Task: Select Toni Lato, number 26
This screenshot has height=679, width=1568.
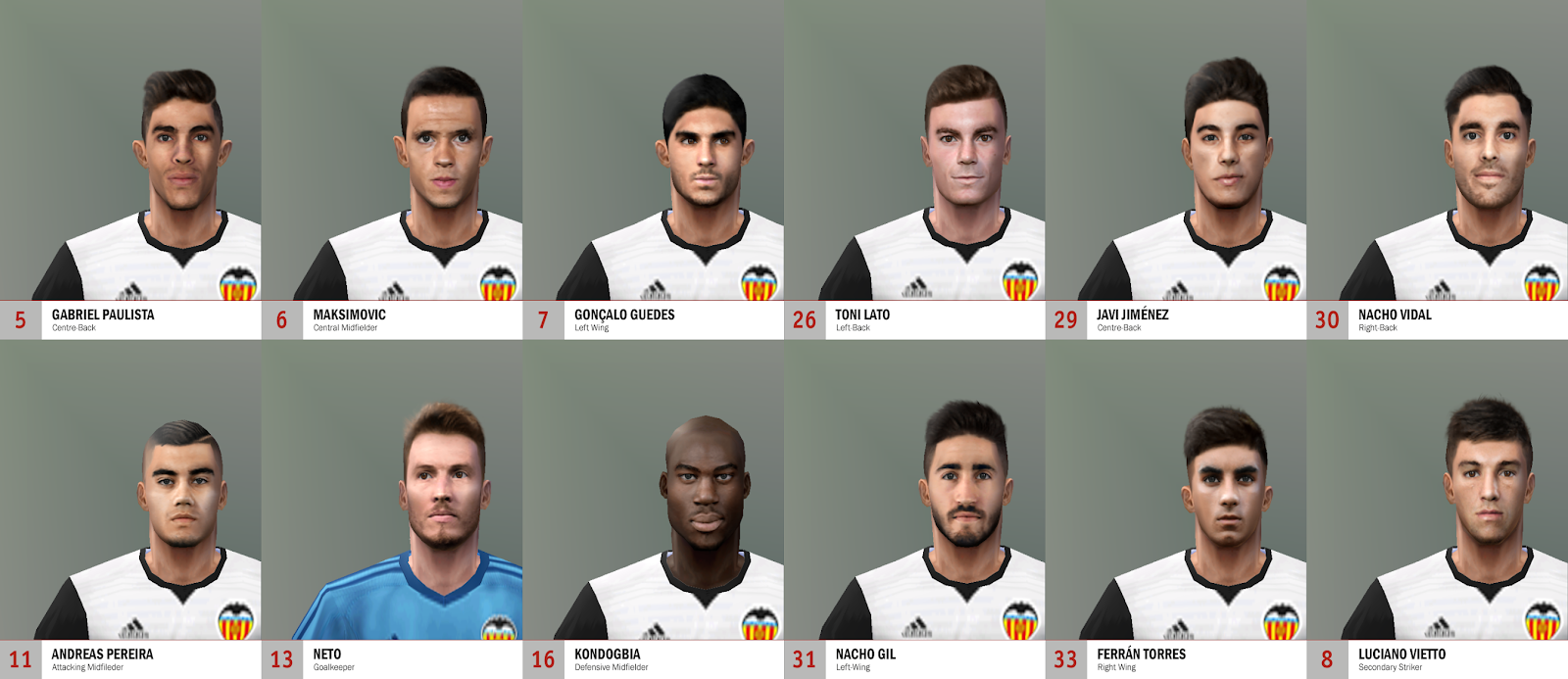Action: point(914,171)
